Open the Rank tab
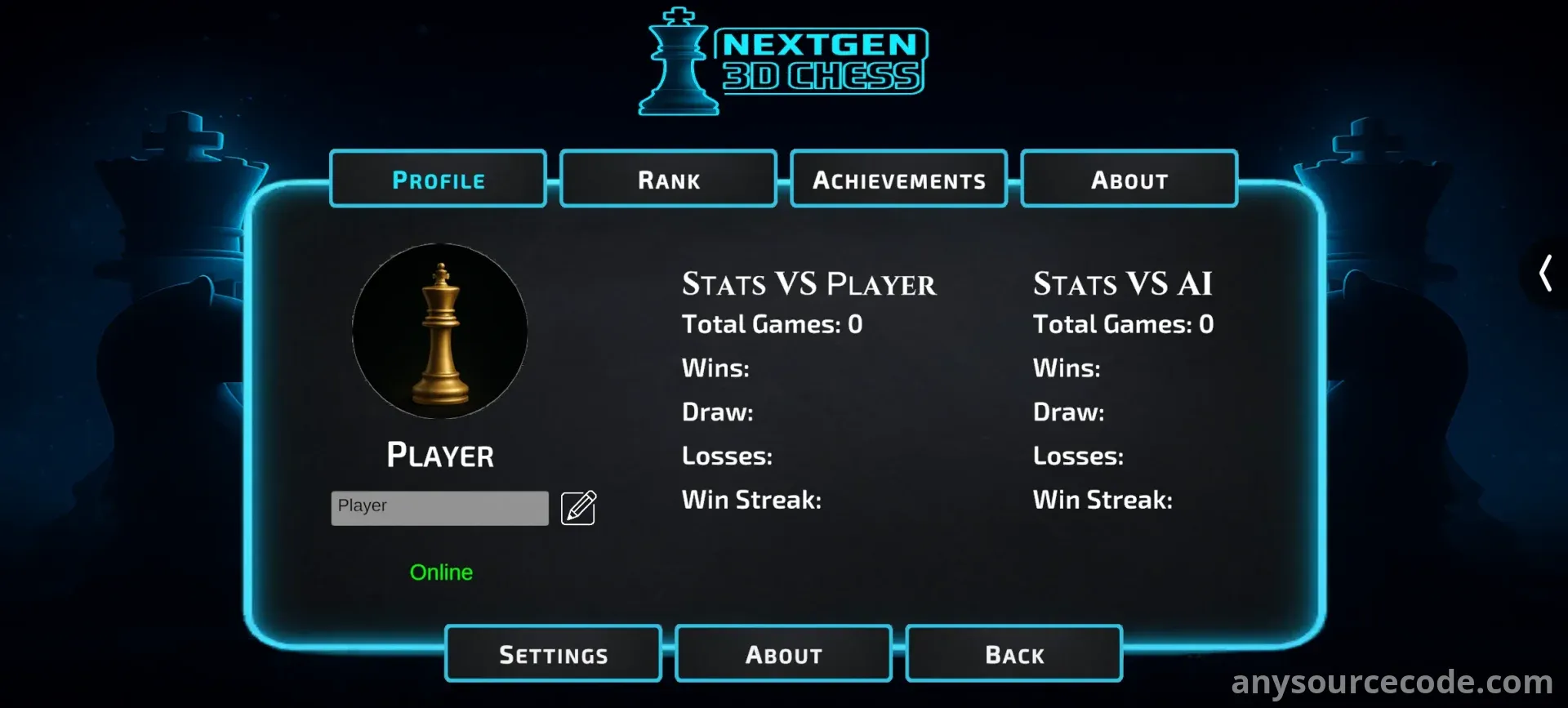 [x=668, y=180]
